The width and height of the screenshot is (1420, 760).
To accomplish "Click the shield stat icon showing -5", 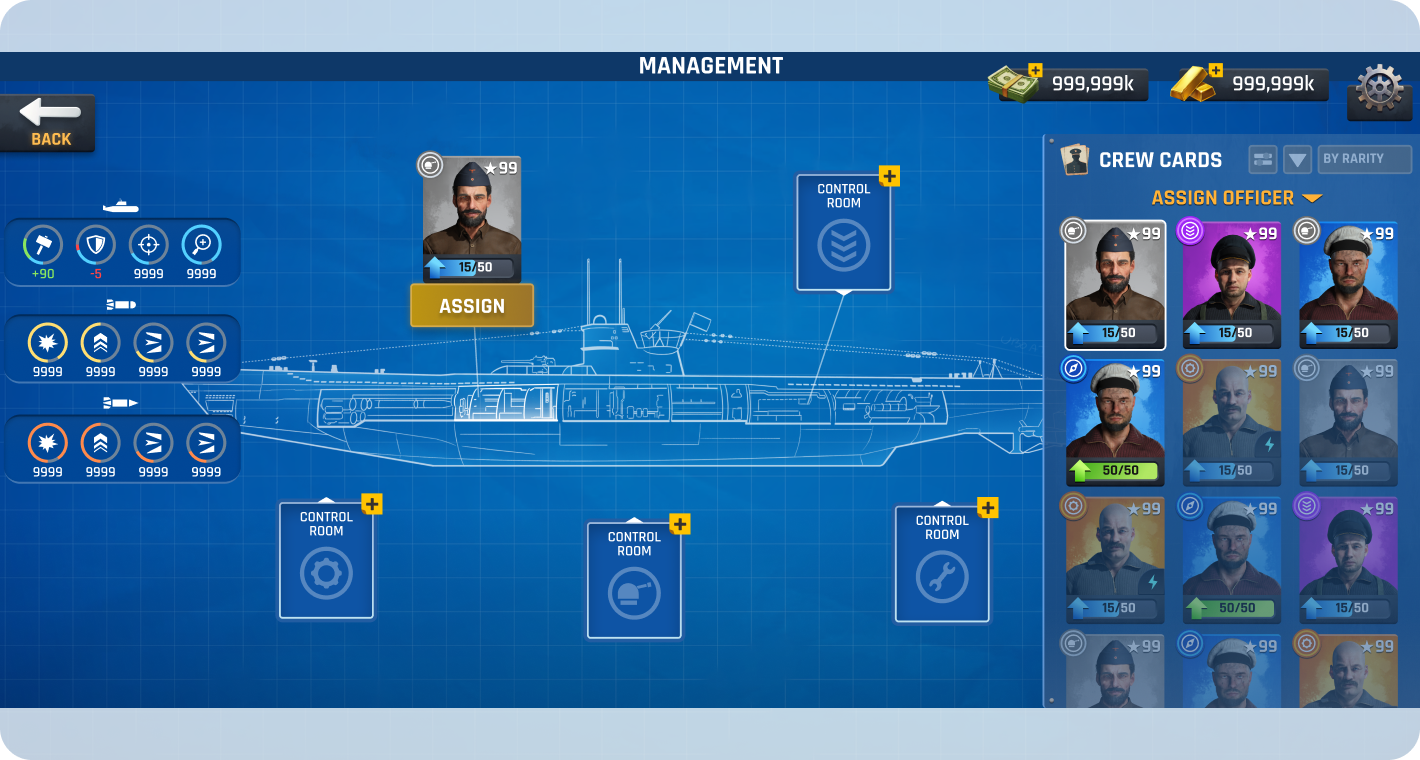I will 96,245.
